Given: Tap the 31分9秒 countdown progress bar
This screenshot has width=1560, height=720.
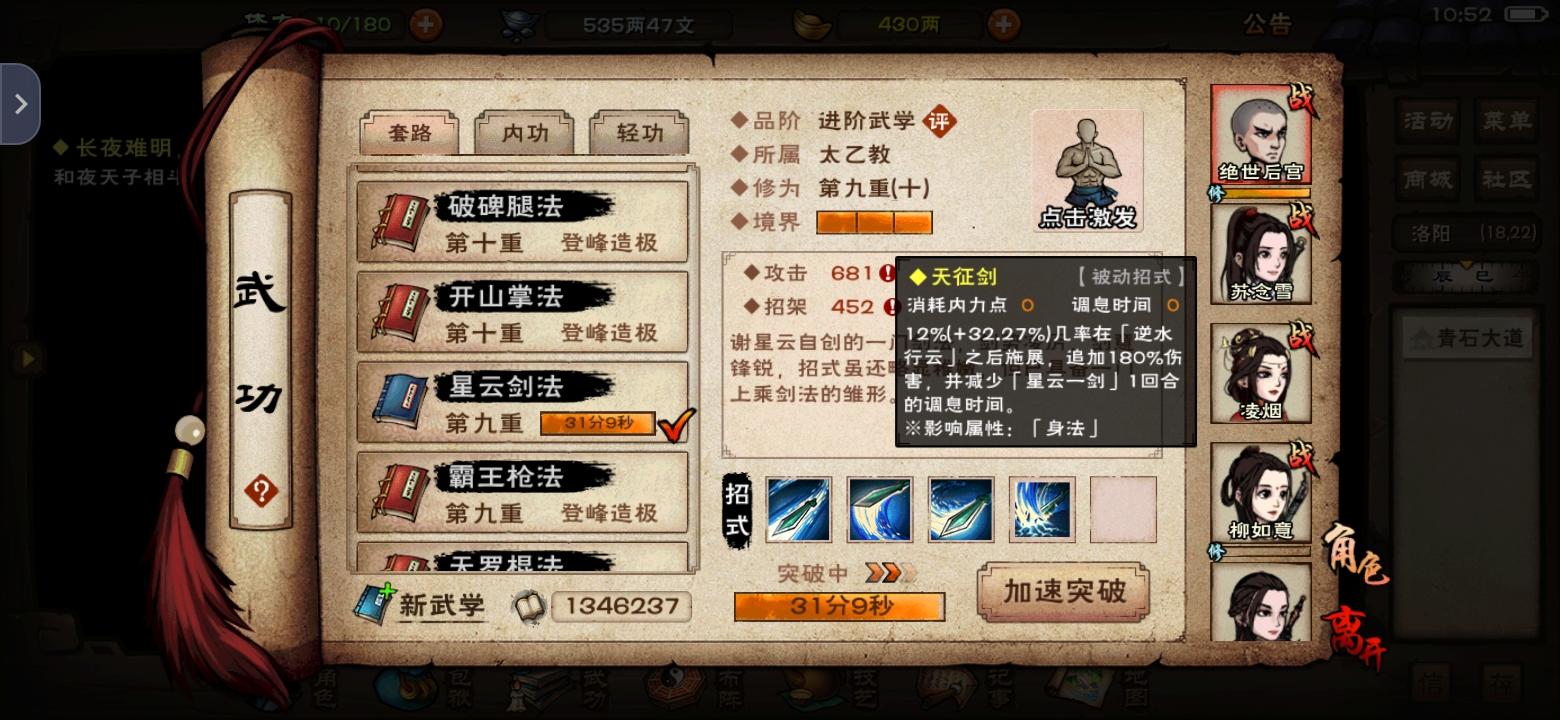Looking at the screenshot, I should (x=838, y=606).
